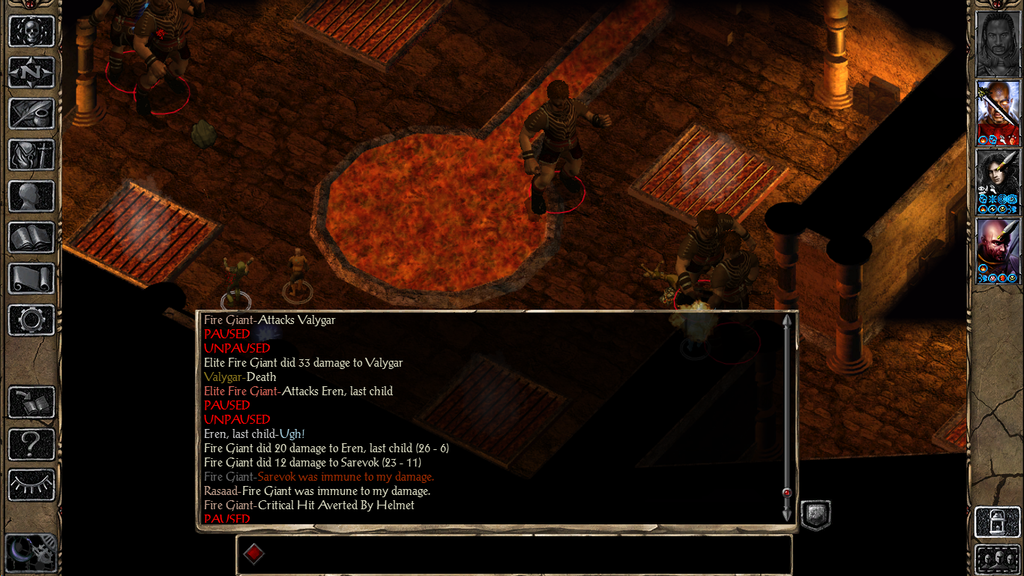Open the area map with the compass button
The image size is (1024, 576).
(x=31, y=72)
